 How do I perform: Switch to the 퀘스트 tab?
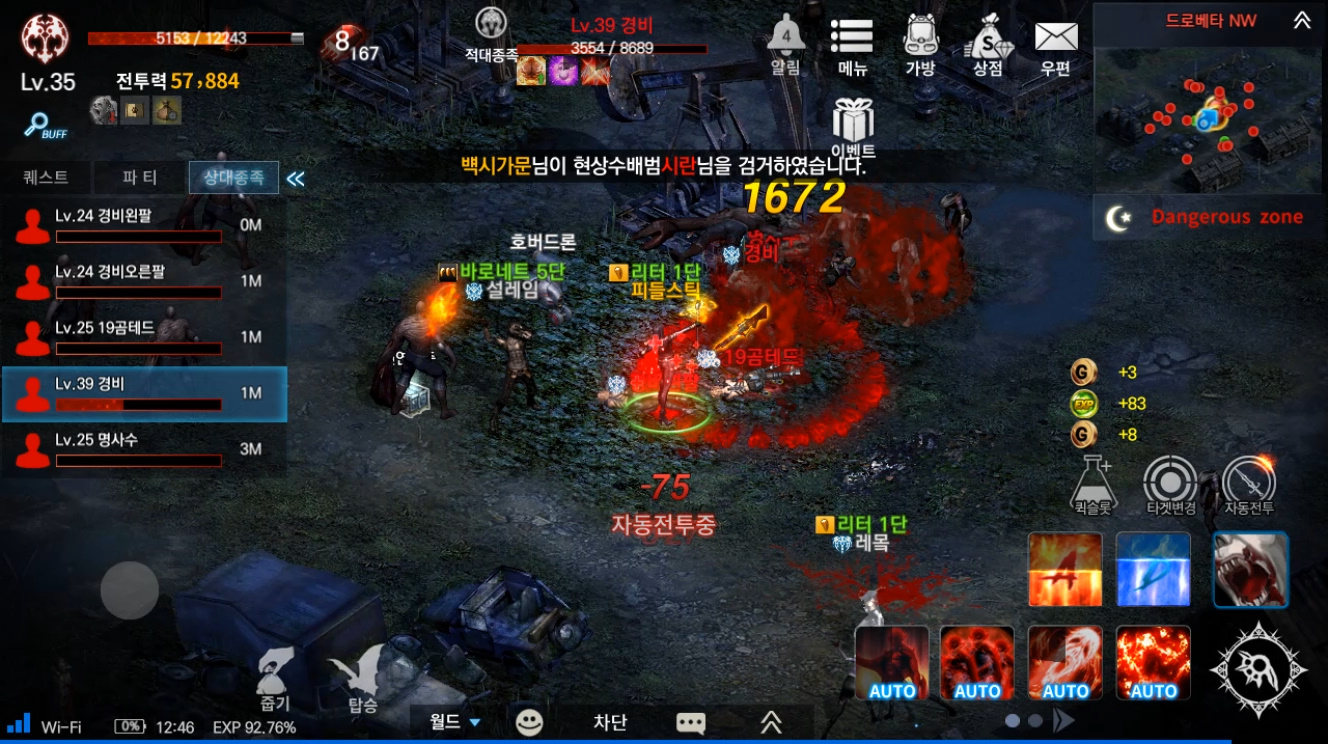(46, 178)
